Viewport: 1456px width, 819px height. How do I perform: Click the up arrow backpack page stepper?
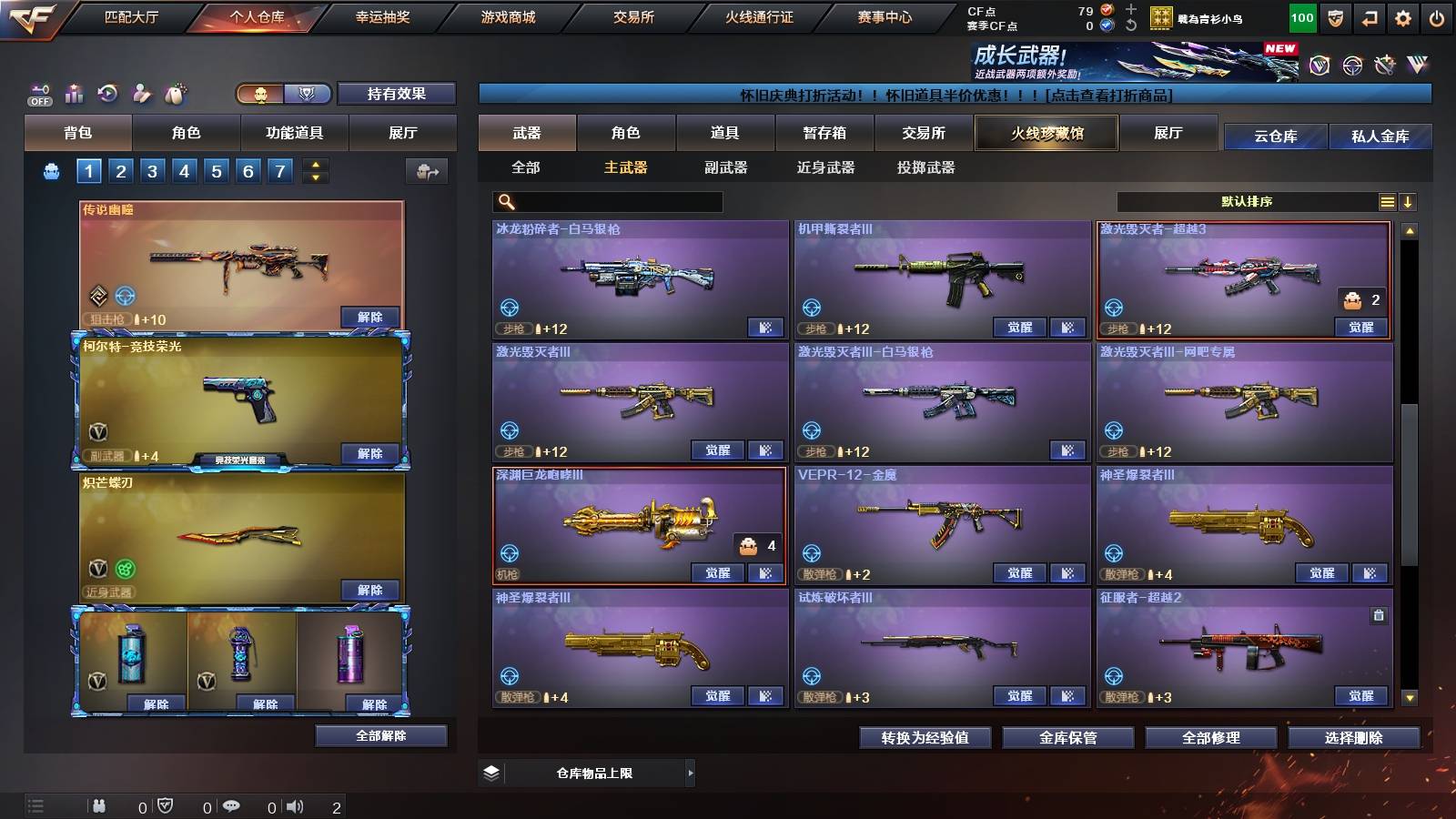click(314, 164)
